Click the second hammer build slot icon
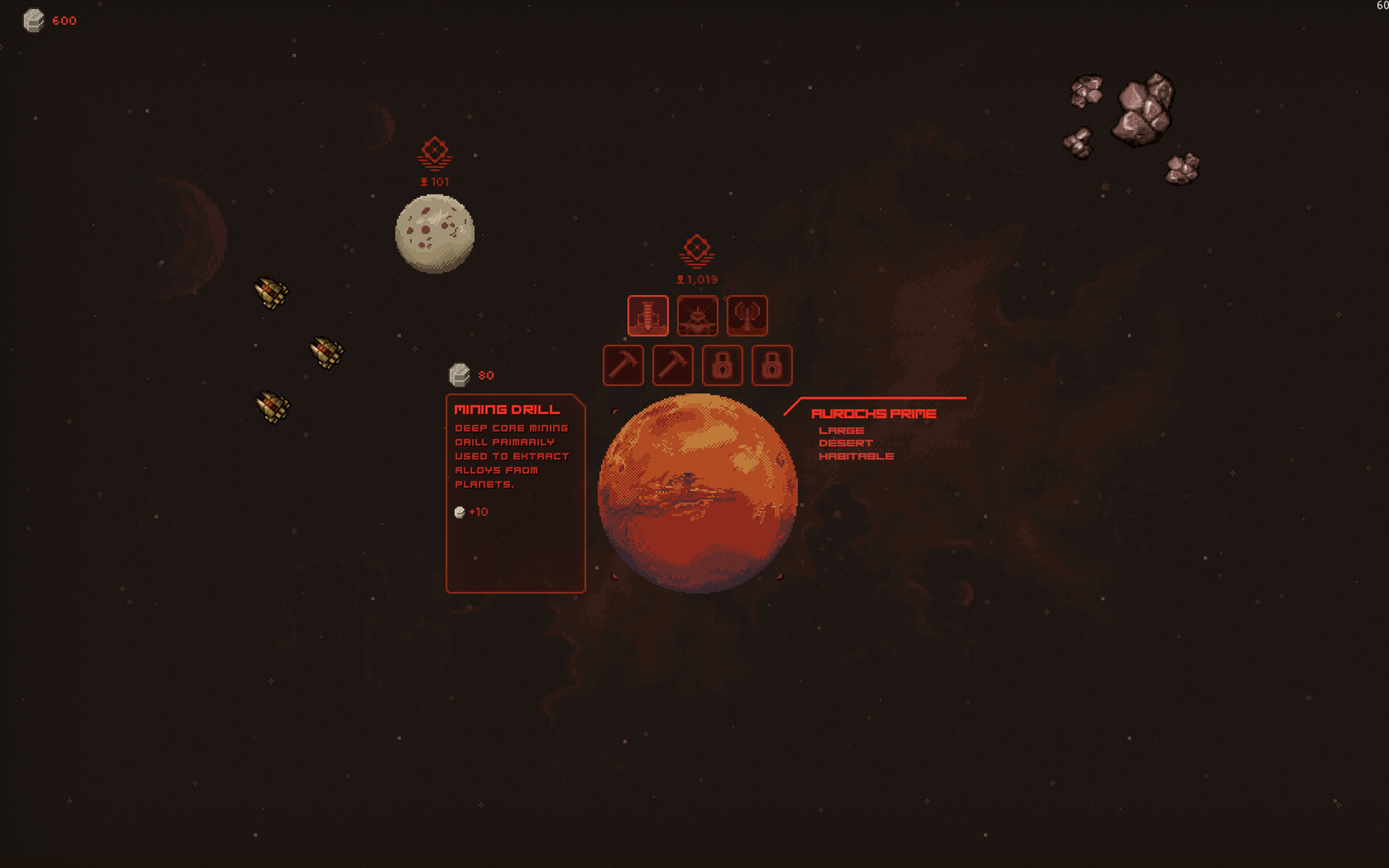 click(x=673, y=365)
